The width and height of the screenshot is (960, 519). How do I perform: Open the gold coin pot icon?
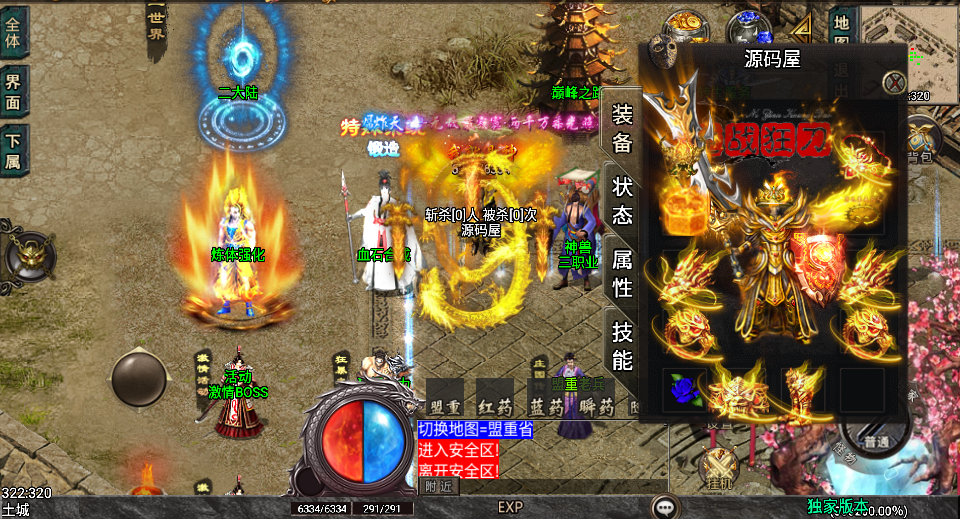coord(688,25)
